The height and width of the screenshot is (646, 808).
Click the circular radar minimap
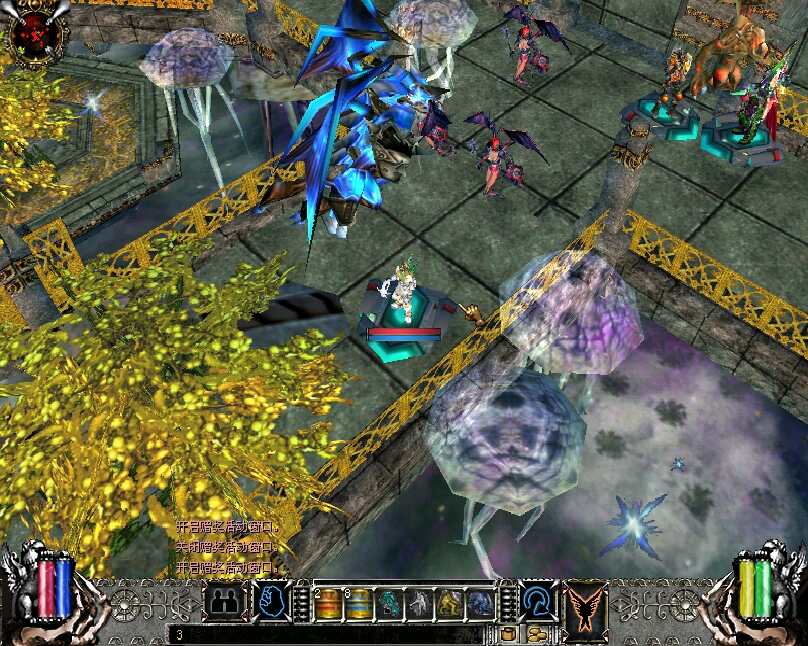click(x=36, y=35)
